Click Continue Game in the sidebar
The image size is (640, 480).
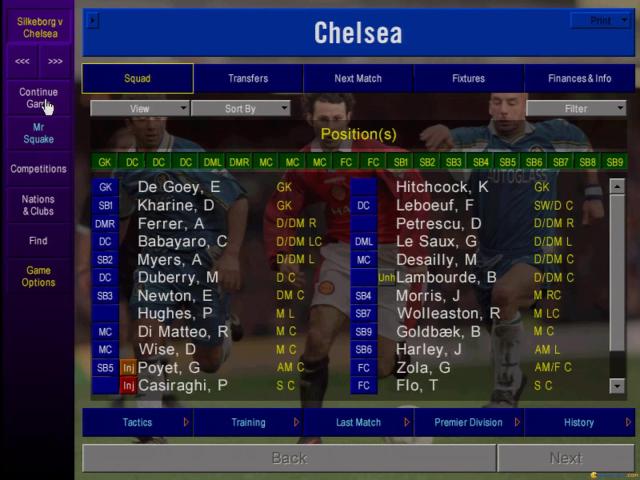click(38, 97)
